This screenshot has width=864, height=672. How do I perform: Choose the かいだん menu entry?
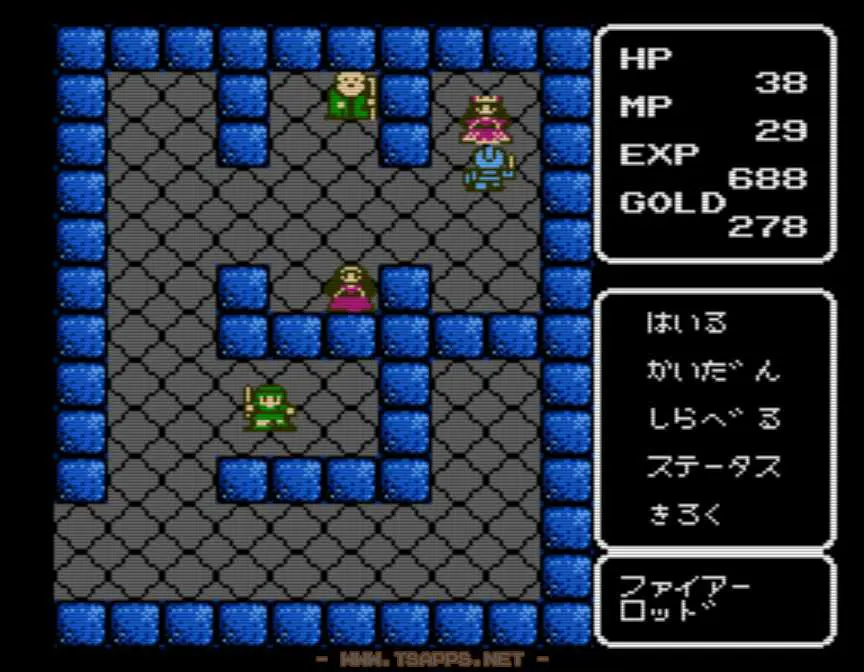(x=712, y=371)
